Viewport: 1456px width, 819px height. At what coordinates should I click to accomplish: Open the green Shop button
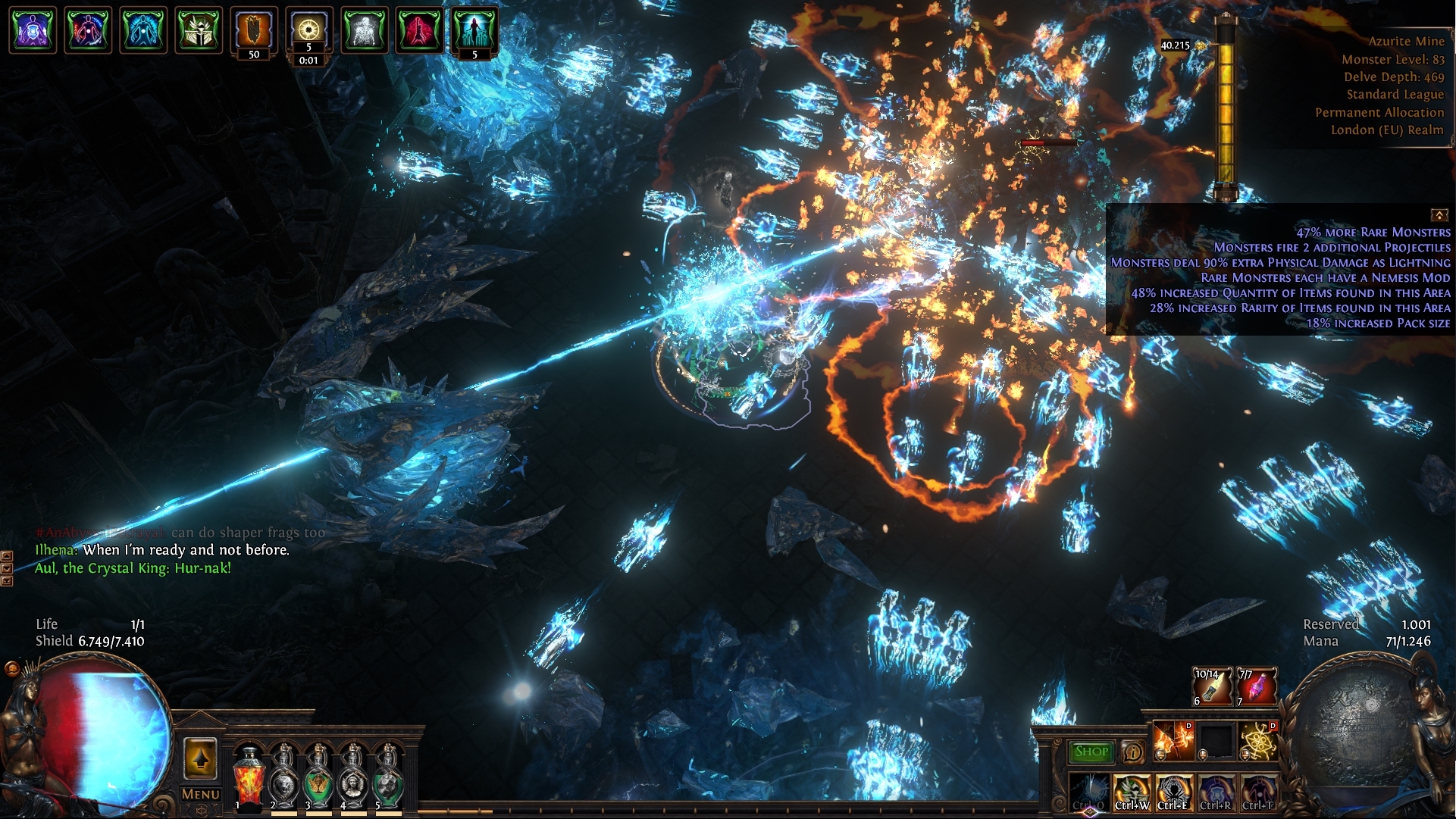click(x=1091, y=752)
